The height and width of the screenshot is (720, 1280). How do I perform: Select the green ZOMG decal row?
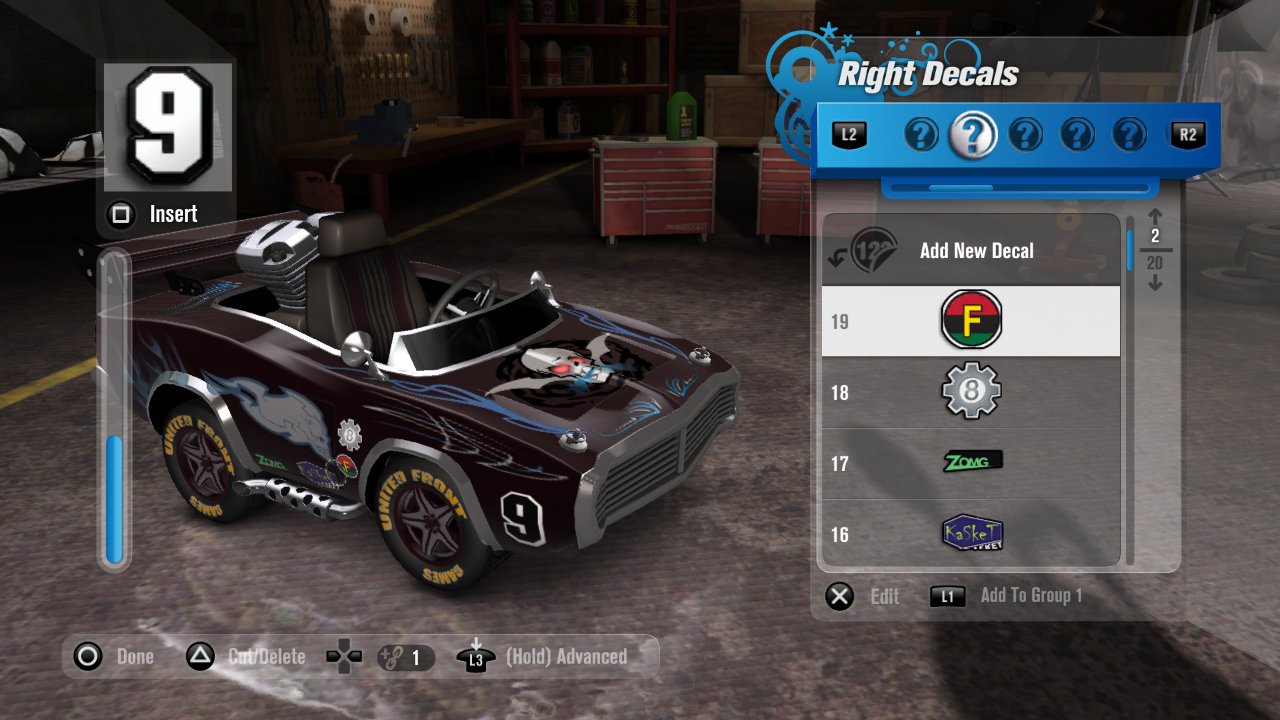coord(970,463)
